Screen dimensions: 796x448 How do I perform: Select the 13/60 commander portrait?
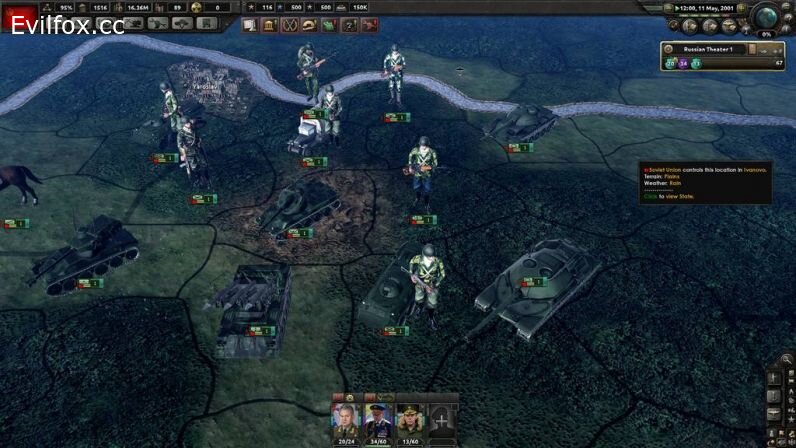(410, 416)
